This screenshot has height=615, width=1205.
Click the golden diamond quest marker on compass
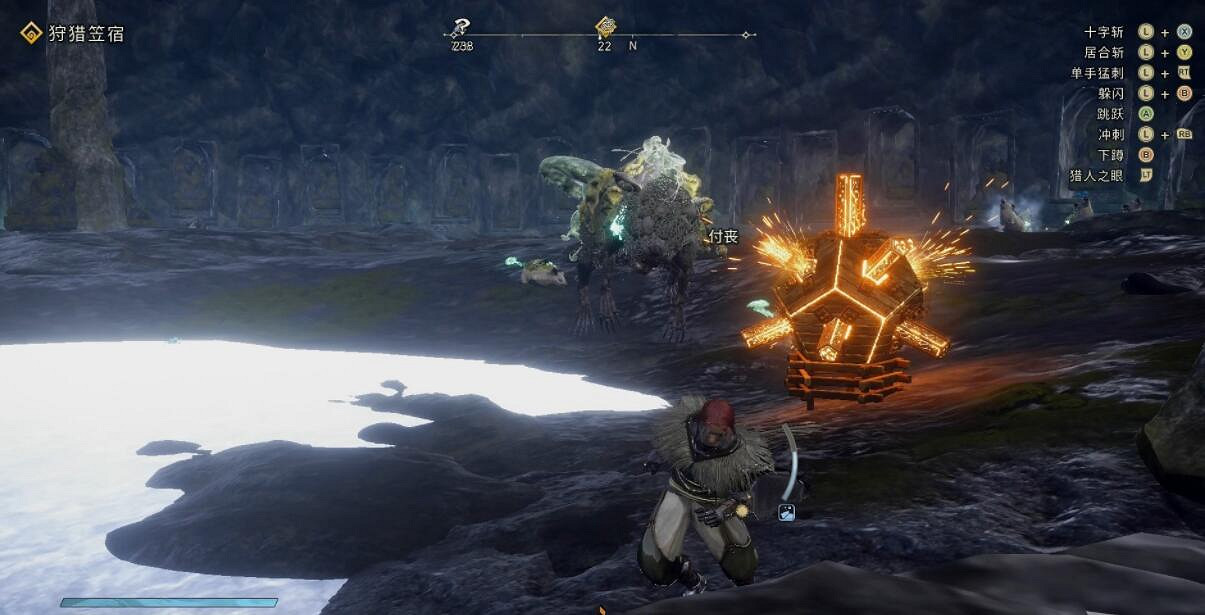coord(605,27)
